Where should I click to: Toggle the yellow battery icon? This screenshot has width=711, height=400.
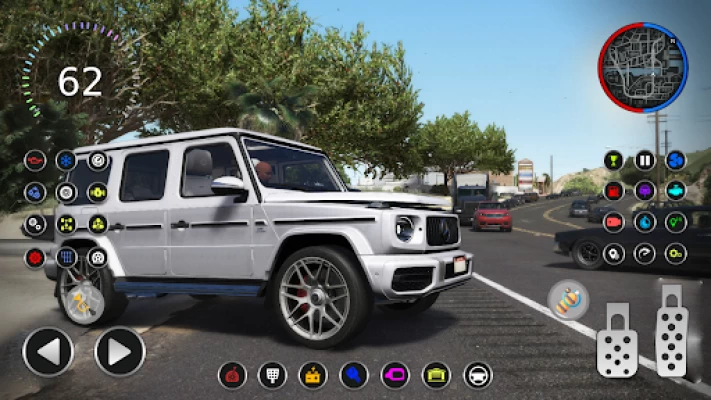tap(312, 375)
